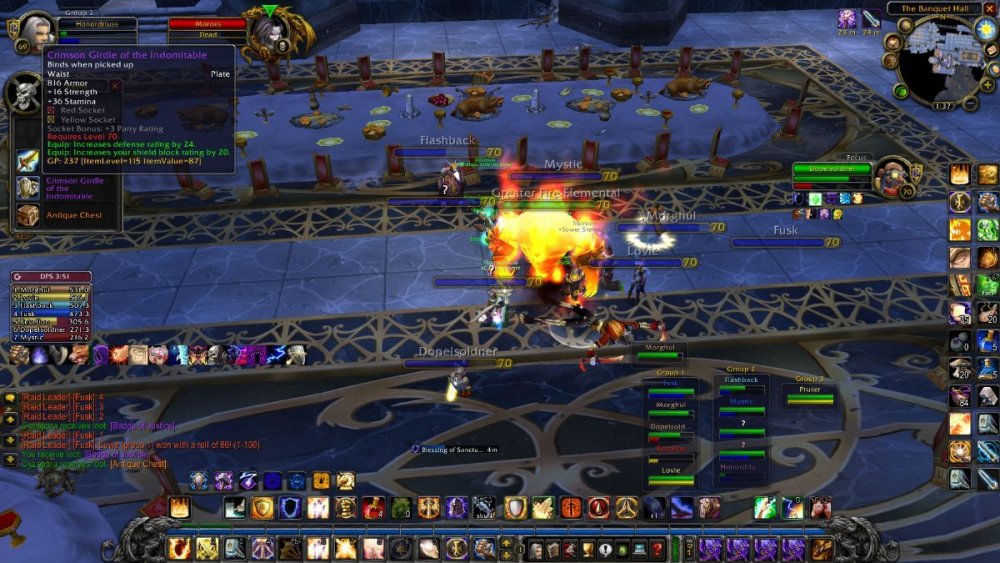Take the Antique Chest loot item
Screen dimensions: 1000x563
pos(28,215)
